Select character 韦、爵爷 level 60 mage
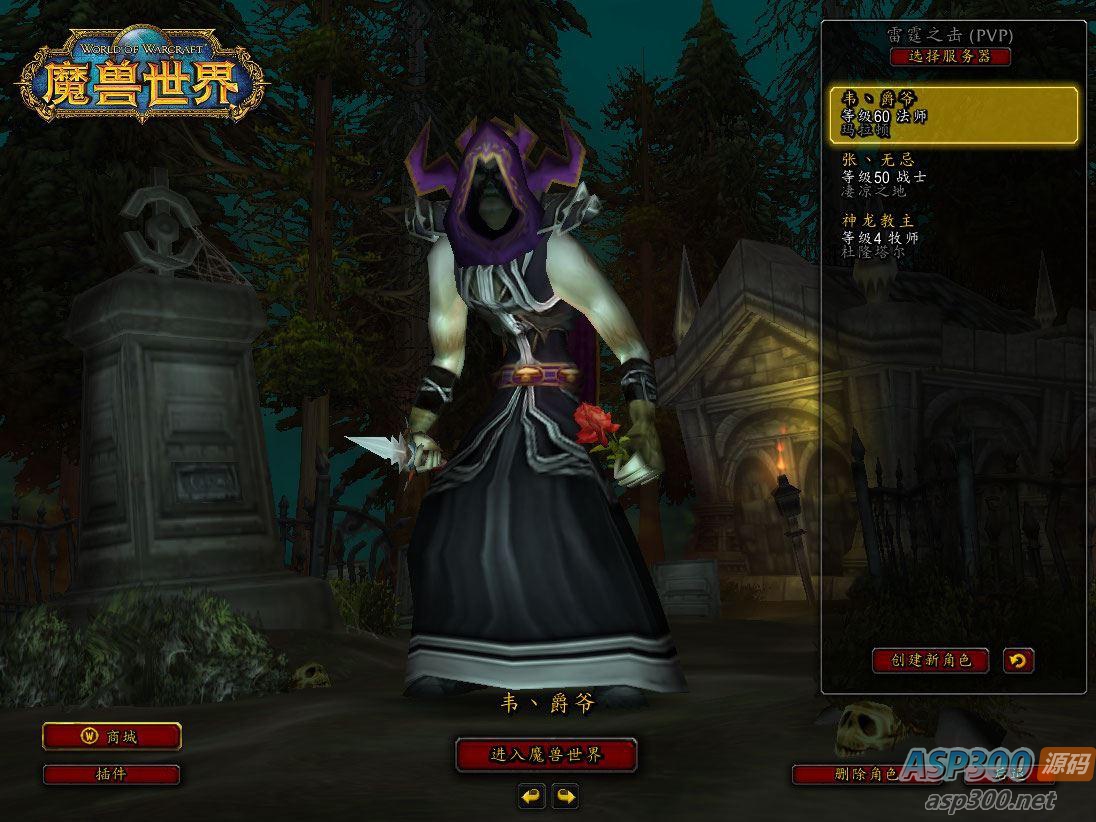 click(x=953, y=115)
